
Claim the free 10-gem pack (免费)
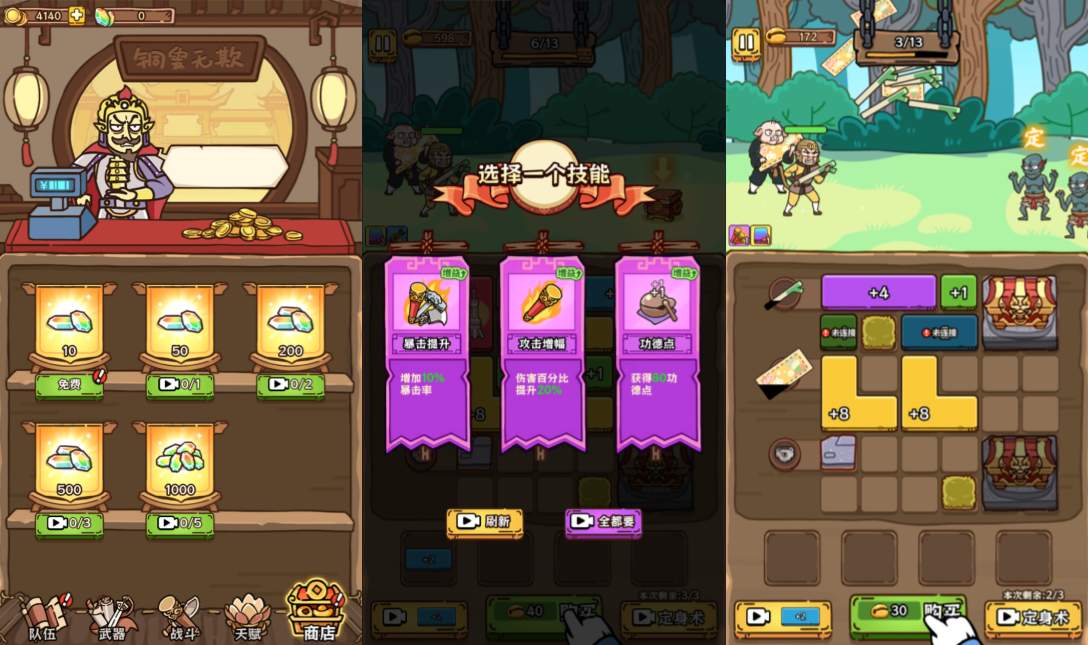69,385
